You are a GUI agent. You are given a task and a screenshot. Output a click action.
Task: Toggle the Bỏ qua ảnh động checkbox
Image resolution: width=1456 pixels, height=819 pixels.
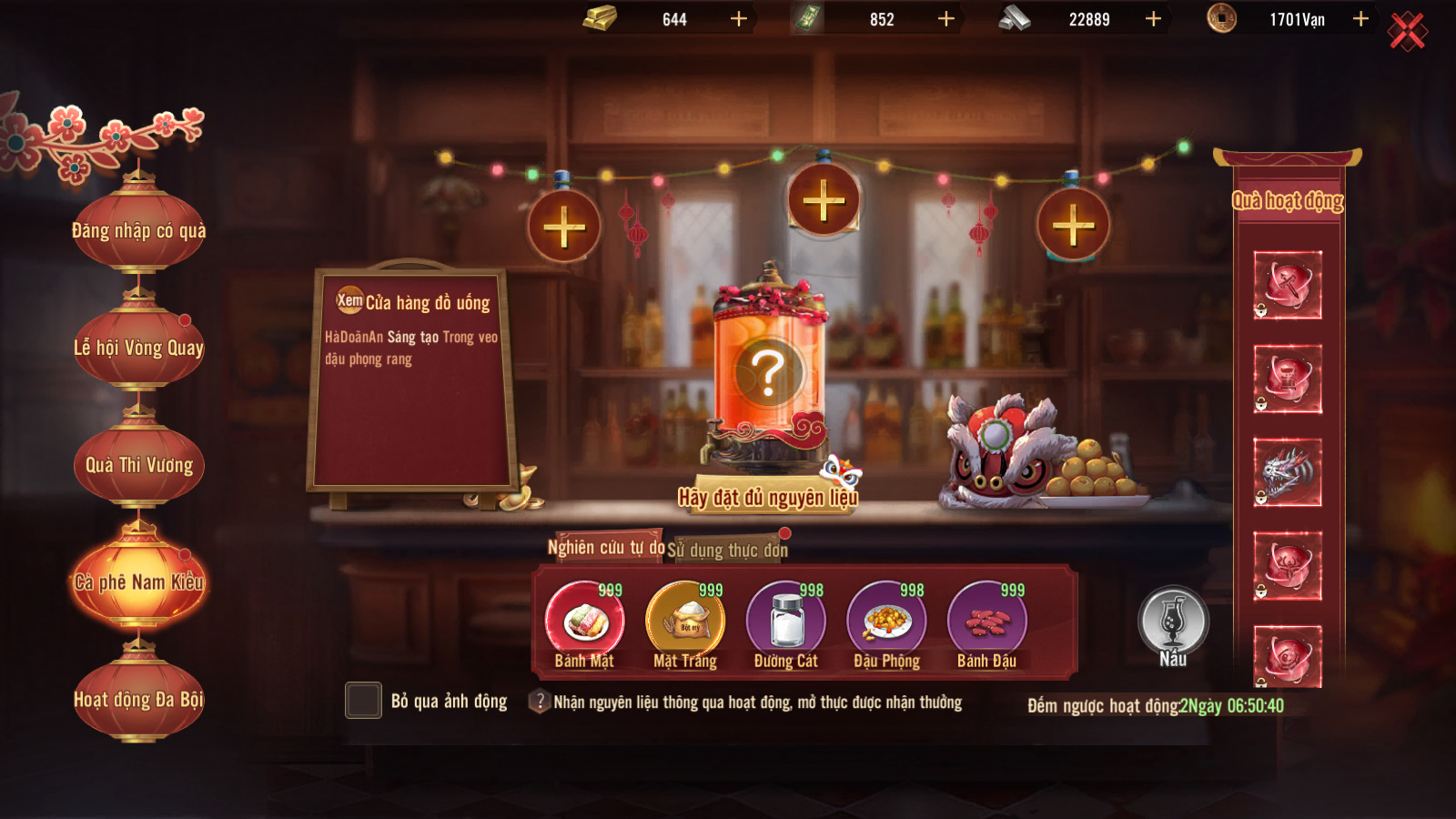tap(363, 701)
